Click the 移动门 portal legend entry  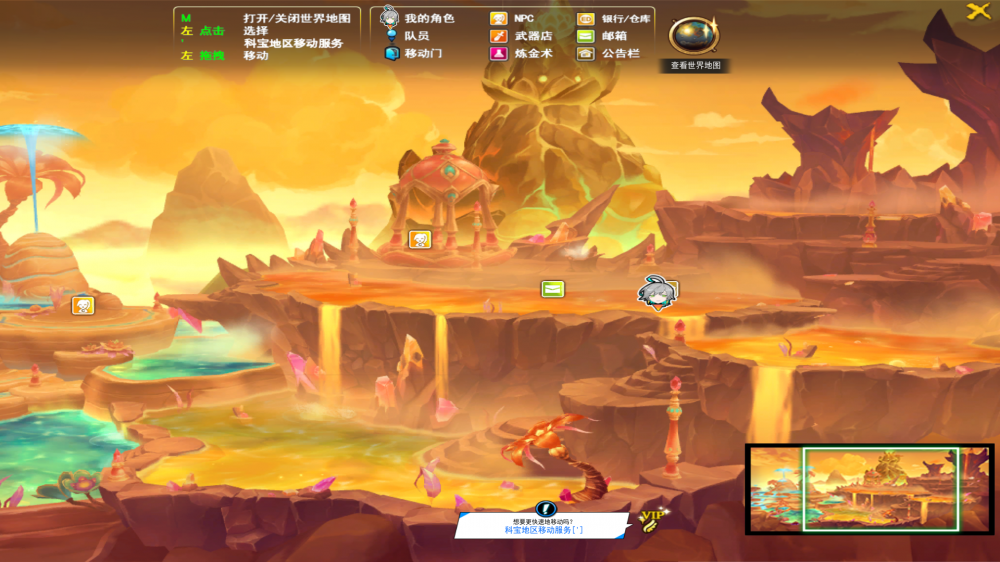point(413,54)
